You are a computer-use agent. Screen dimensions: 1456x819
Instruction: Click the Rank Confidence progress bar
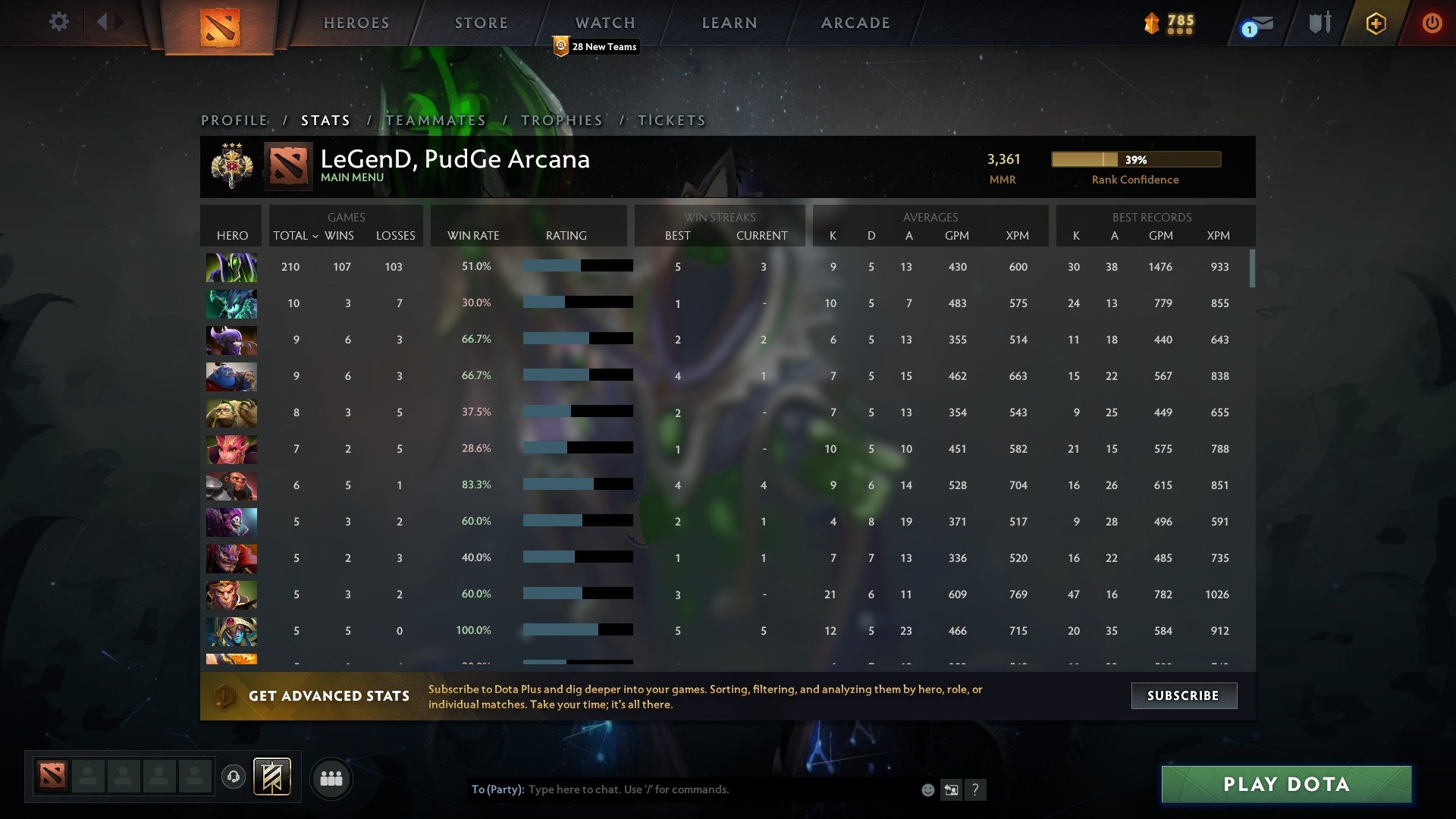[1135, 160]
